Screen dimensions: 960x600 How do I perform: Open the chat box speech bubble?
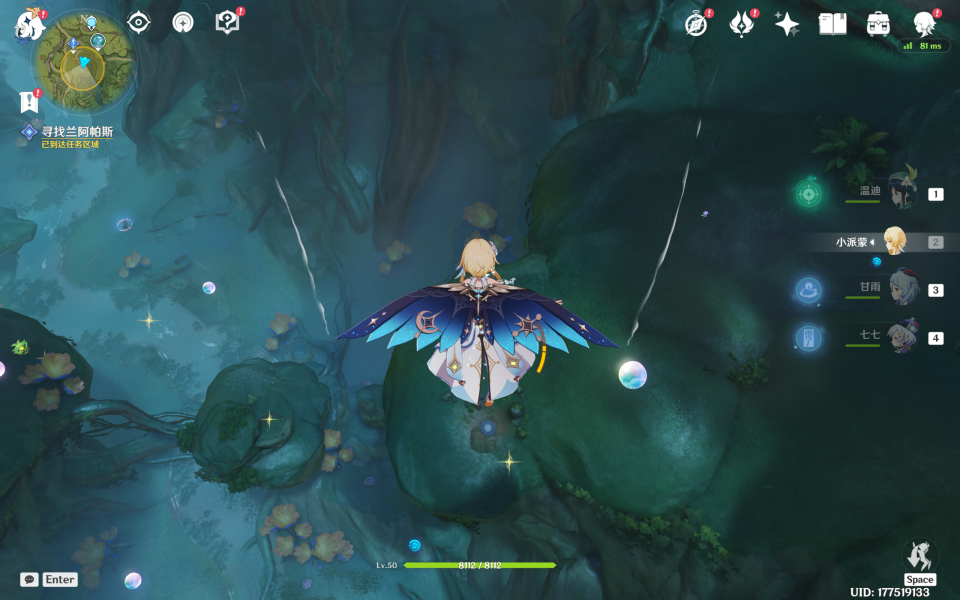[x=29, y=579]
